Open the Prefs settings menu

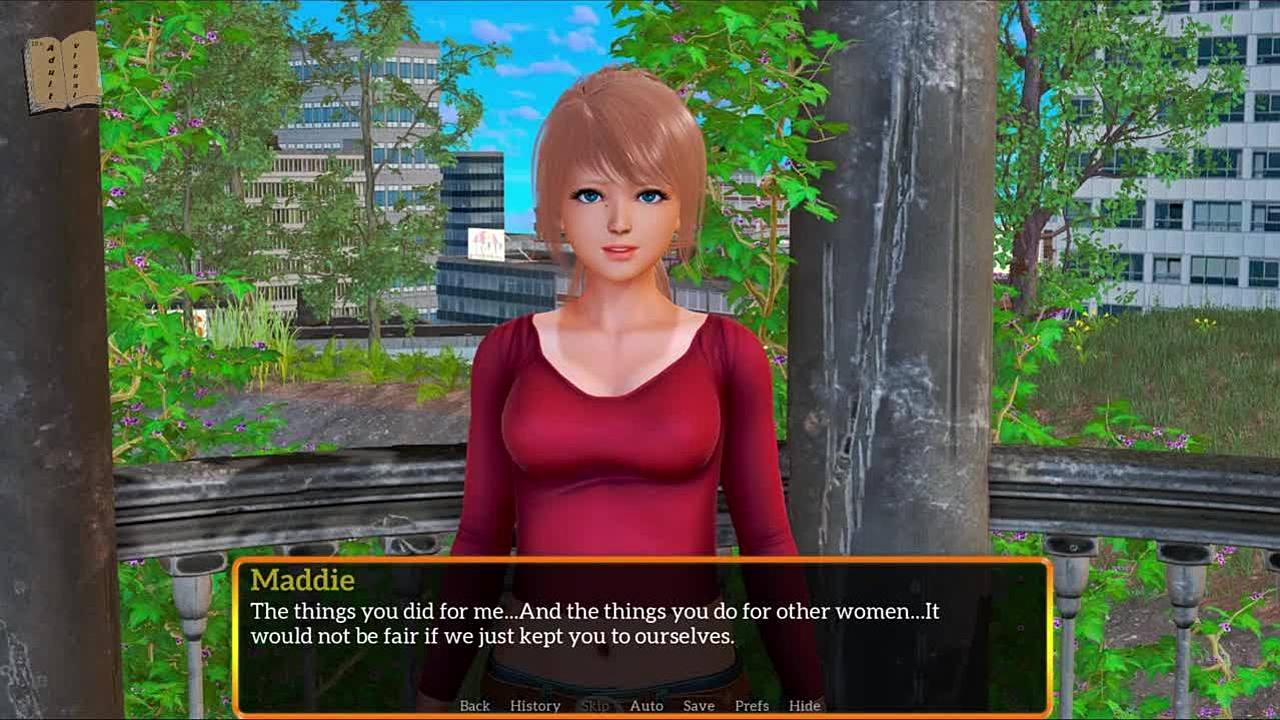tap(752, 706)
